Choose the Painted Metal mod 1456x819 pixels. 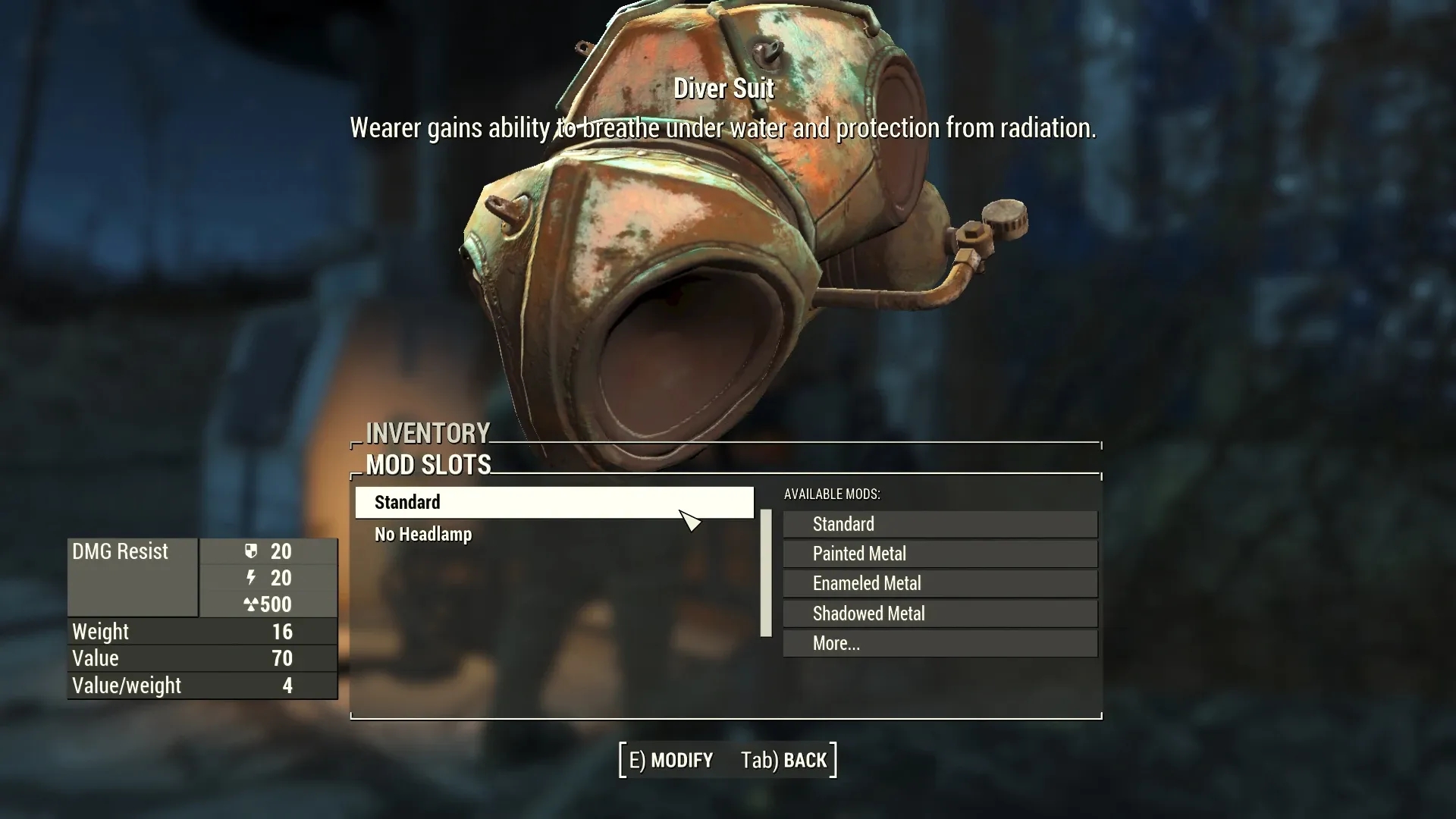point(940,554)
